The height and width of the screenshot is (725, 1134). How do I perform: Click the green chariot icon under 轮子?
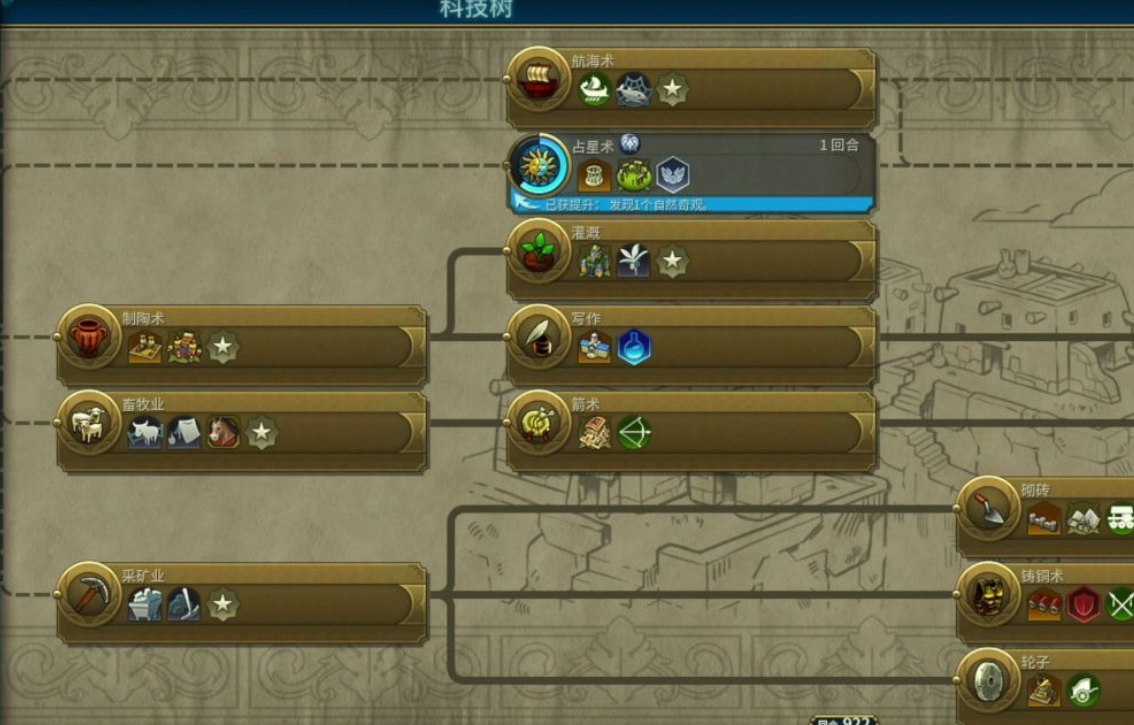click(x=1084, y=691)
